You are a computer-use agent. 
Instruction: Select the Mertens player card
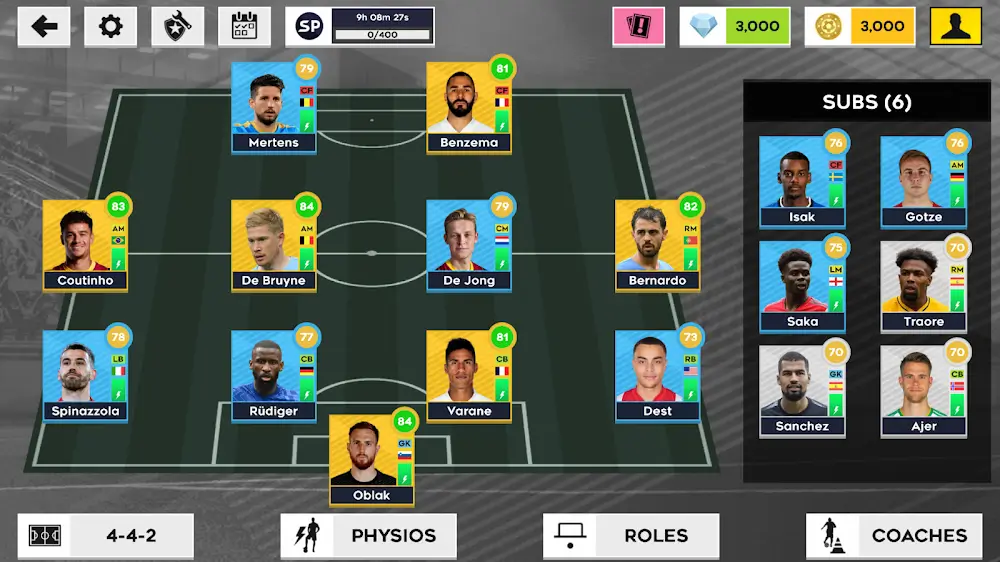[273, 107]
